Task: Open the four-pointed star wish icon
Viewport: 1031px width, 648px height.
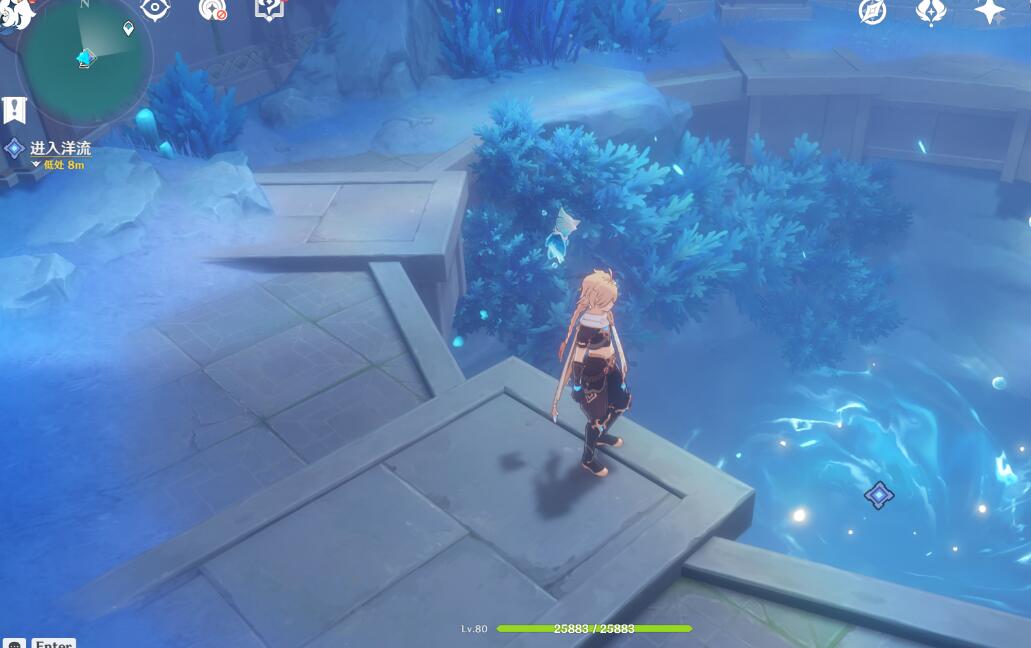Action: coord(990,11)
